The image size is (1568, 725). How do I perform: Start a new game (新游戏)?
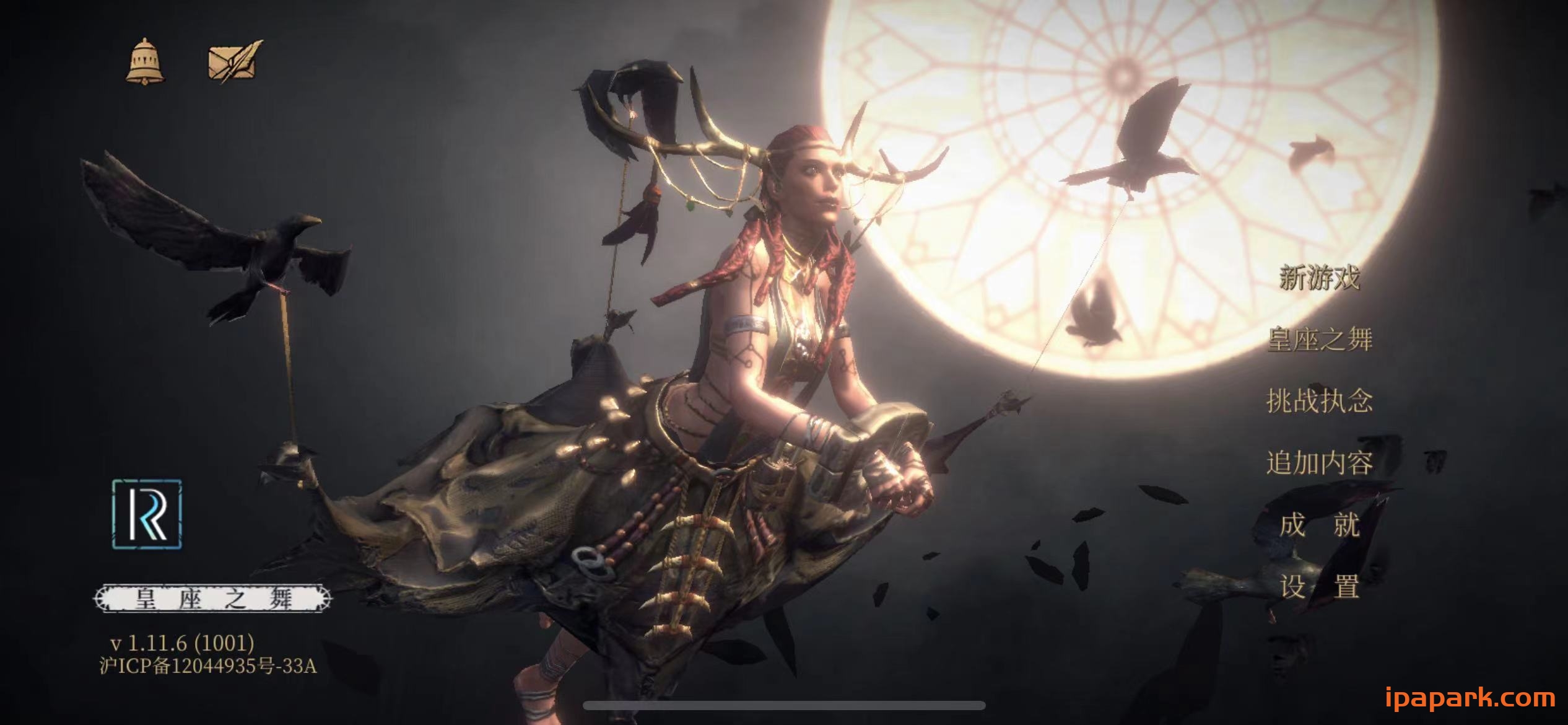(x=1320, y=277)
